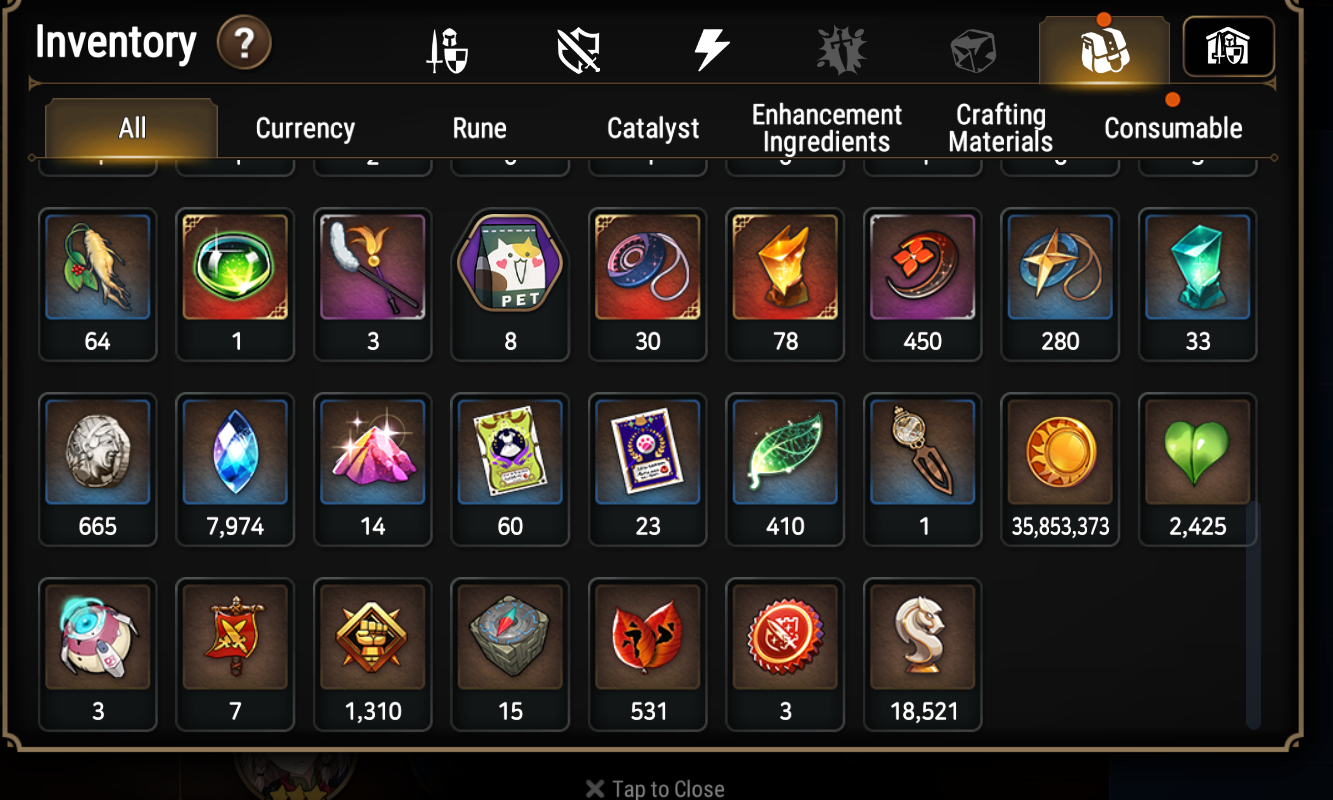Select the gold coin with 35,853,373
Screen dimensions: 1333x800
click(1060, 453)
